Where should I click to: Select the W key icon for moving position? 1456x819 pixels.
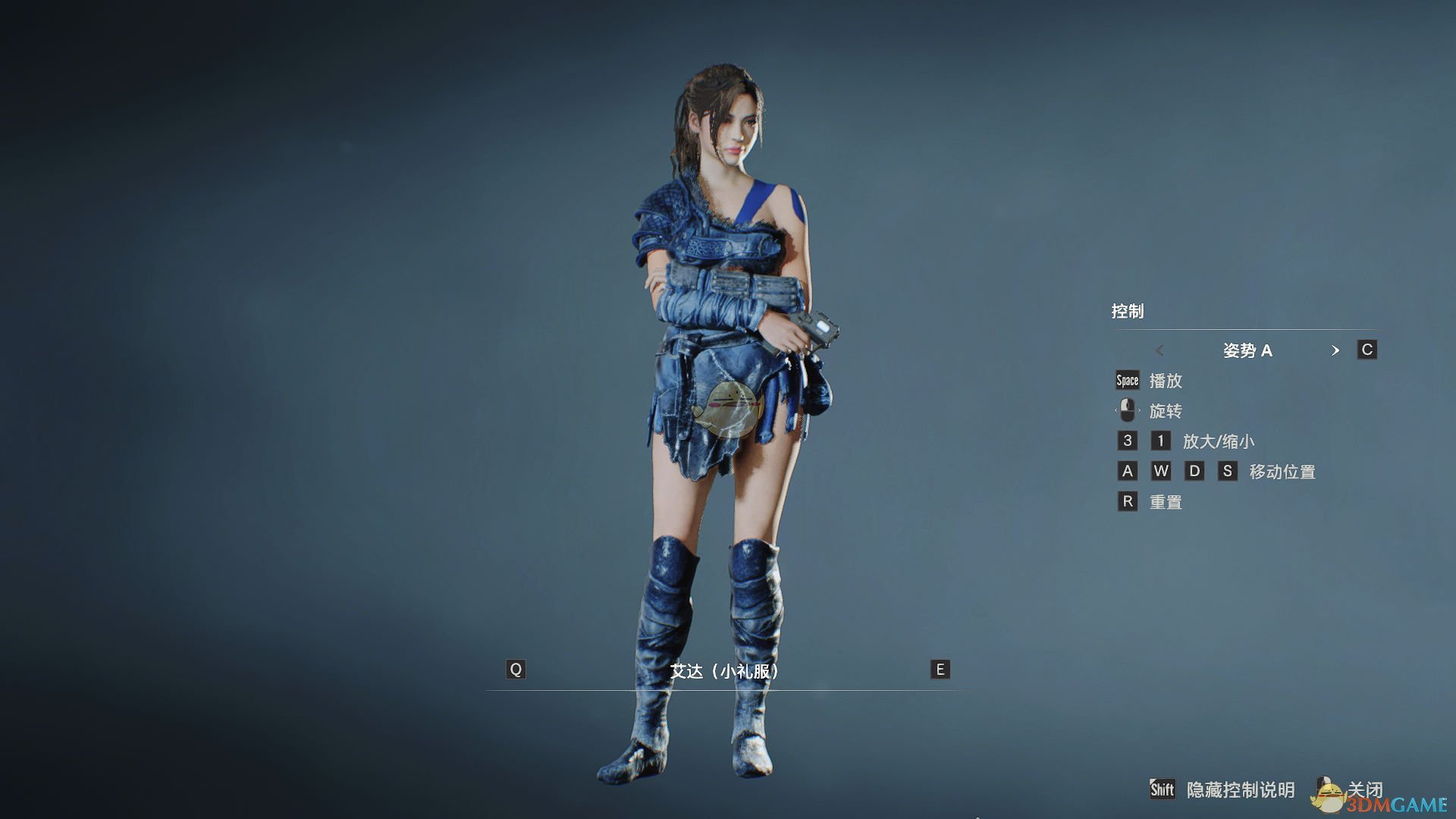(x=1160, y=471)
